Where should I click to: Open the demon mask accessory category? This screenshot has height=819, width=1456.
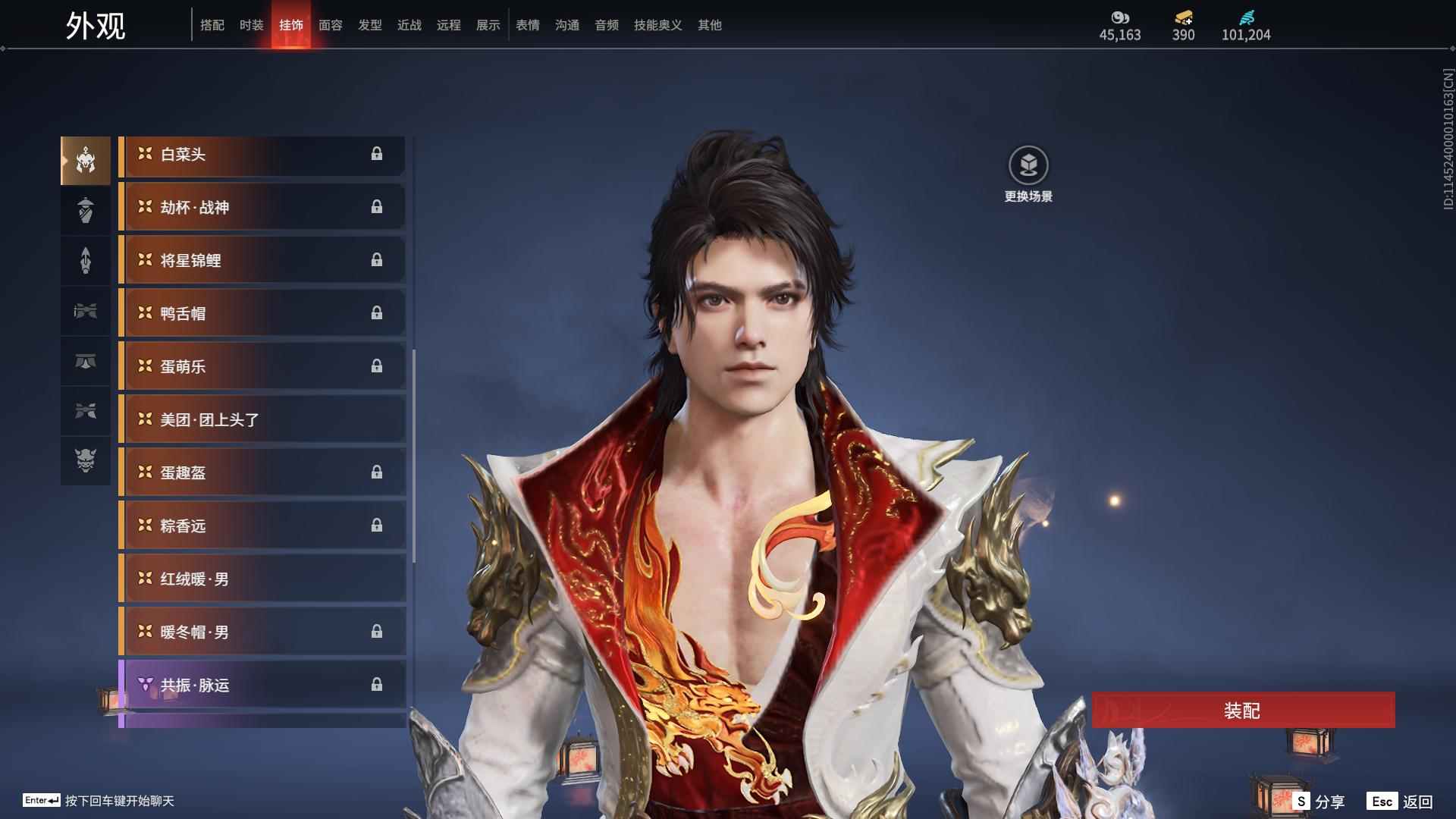86,460
